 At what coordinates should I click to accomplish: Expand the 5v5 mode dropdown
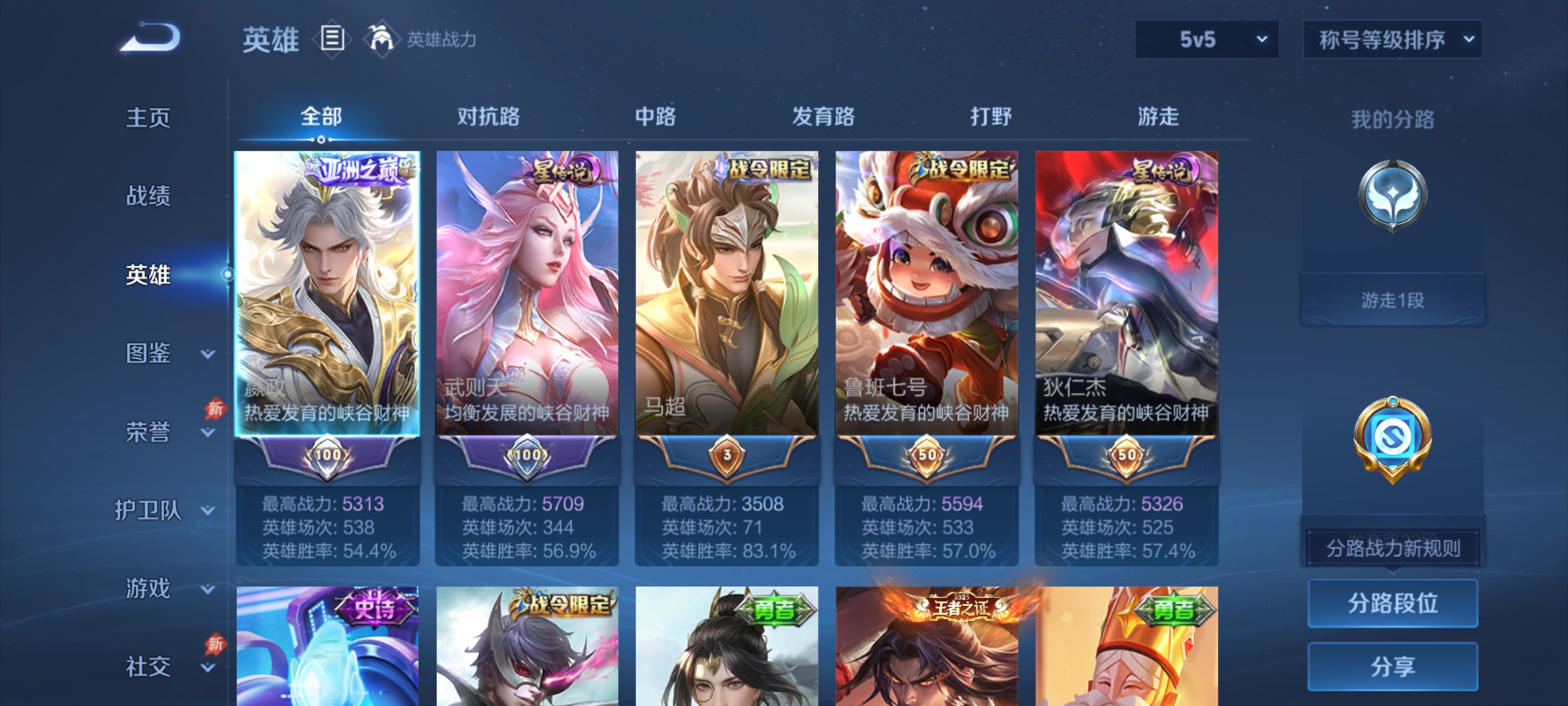click(x=1205, y=39)
